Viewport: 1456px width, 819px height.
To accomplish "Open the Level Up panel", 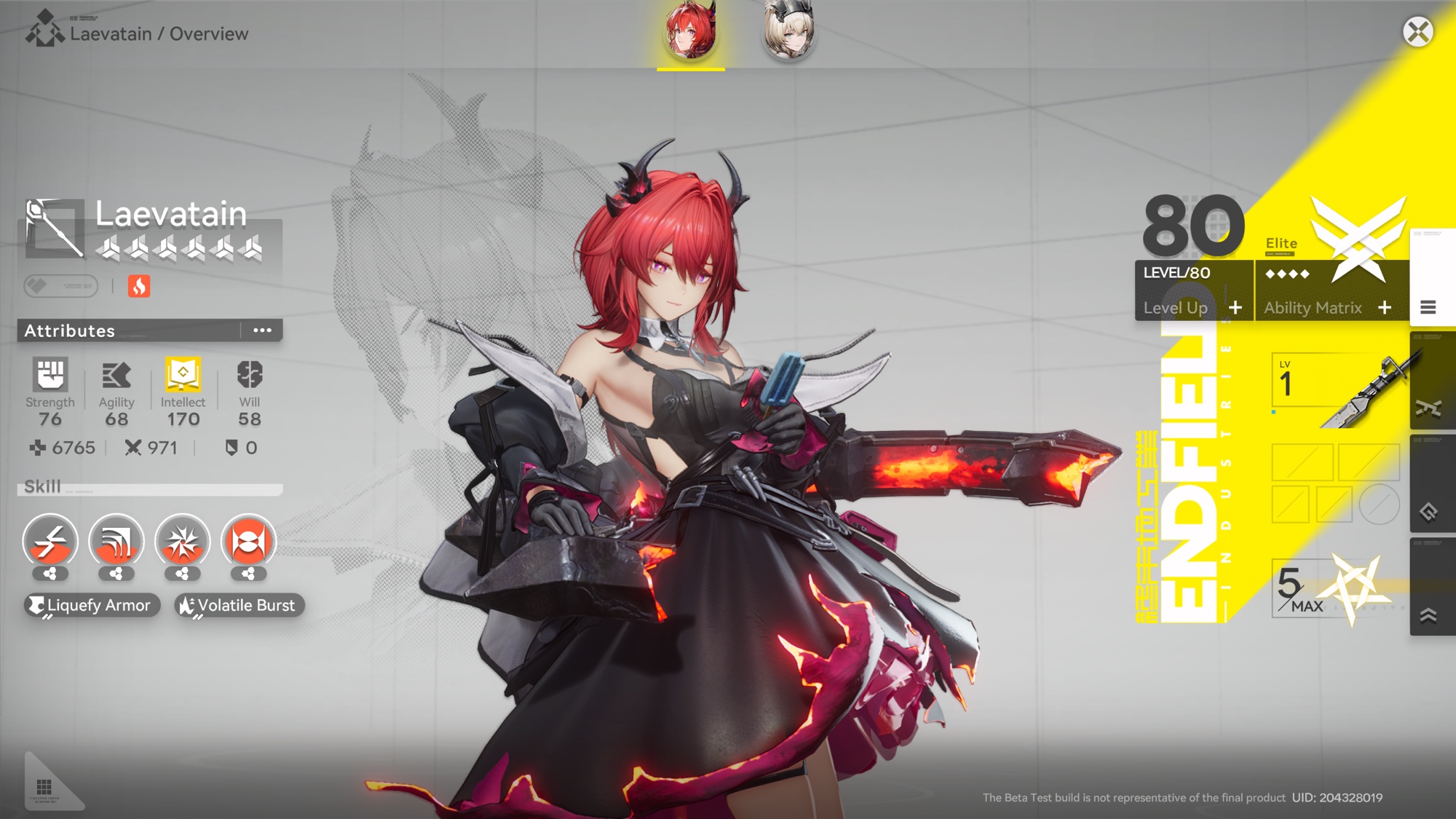I will [1192, 308].
